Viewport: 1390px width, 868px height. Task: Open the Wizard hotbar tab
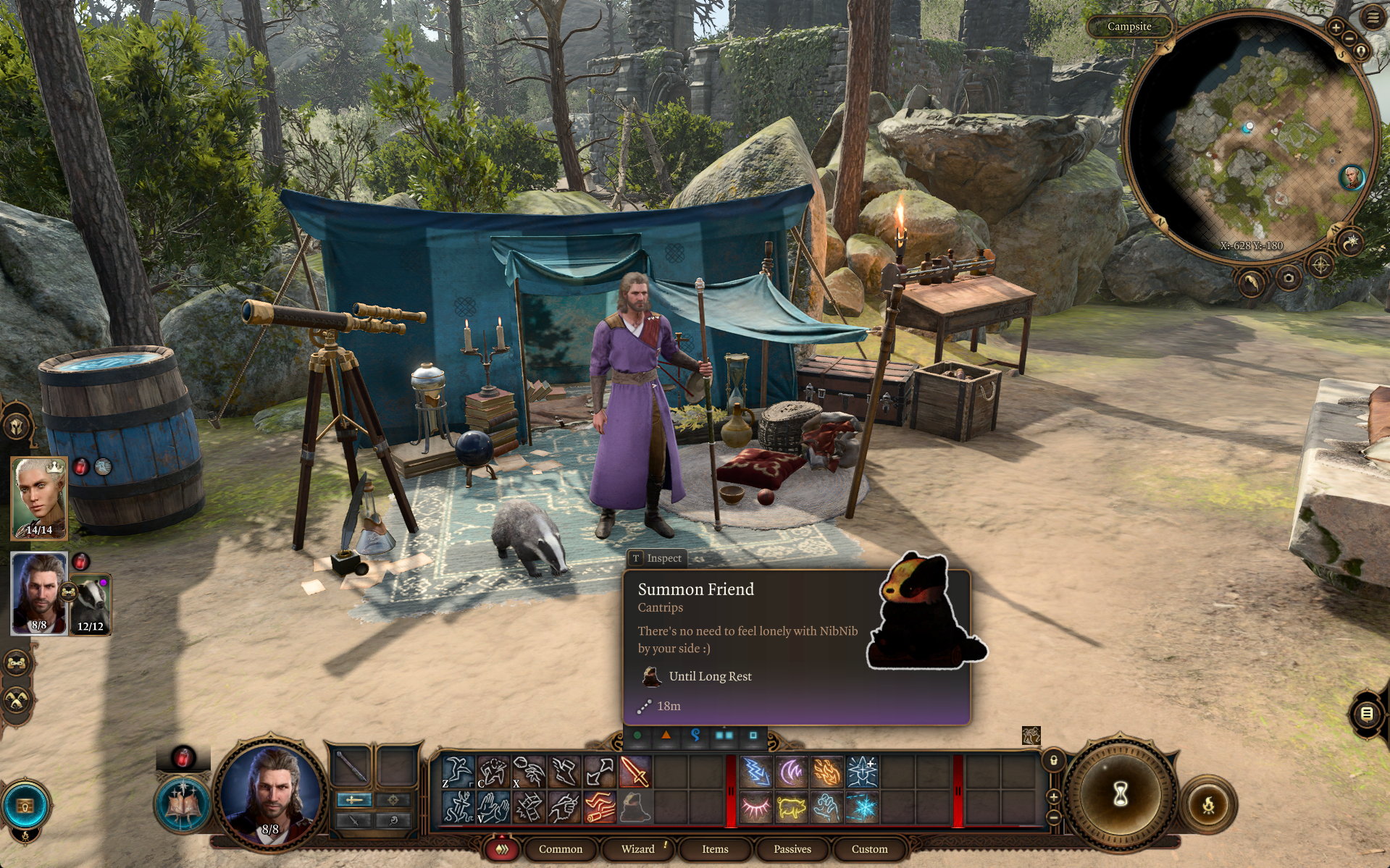[637, 849]
